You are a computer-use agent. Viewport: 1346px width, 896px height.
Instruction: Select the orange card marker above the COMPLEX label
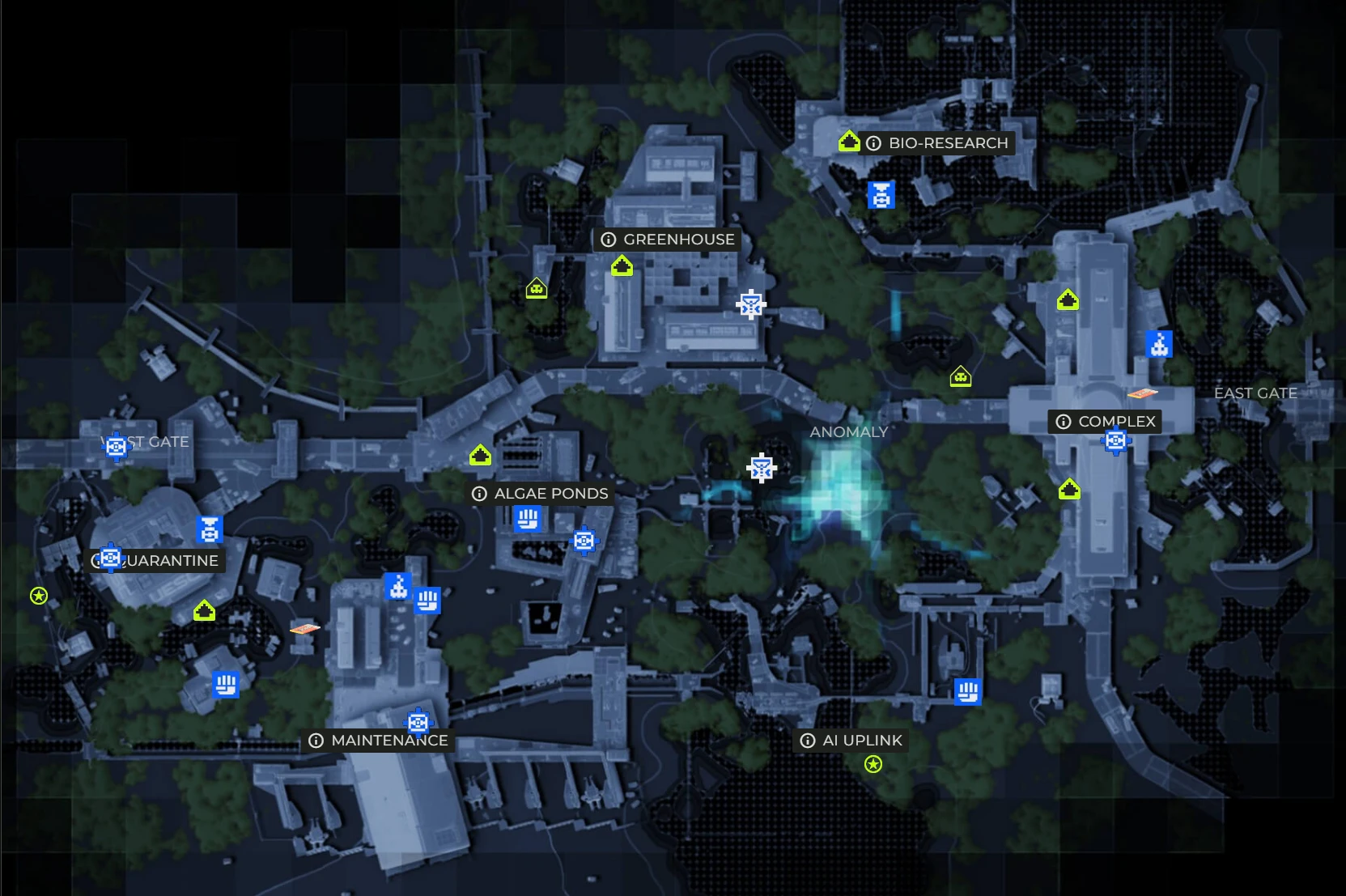(x=1142, y=394)
